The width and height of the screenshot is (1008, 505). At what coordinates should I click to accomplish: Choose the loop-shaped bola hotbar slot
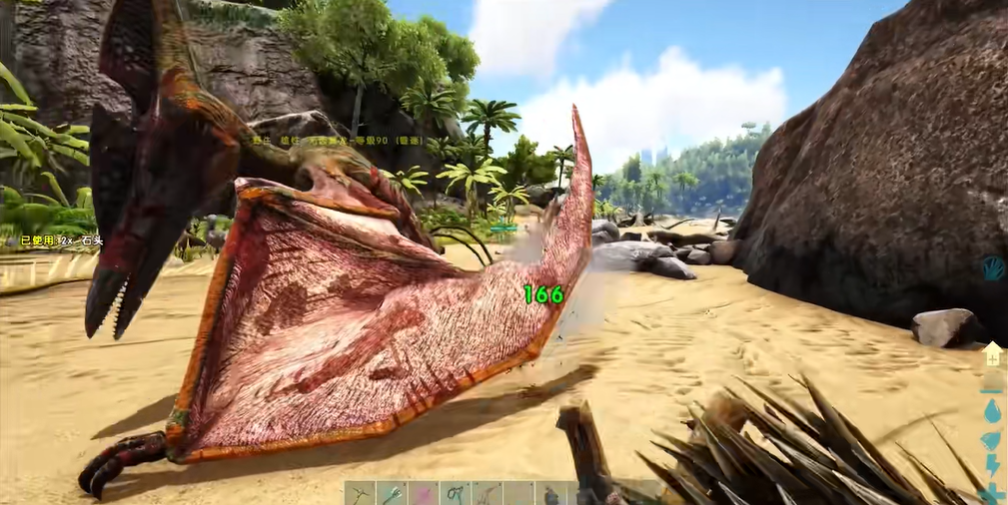pyautogui.click(x=456, y=494)
